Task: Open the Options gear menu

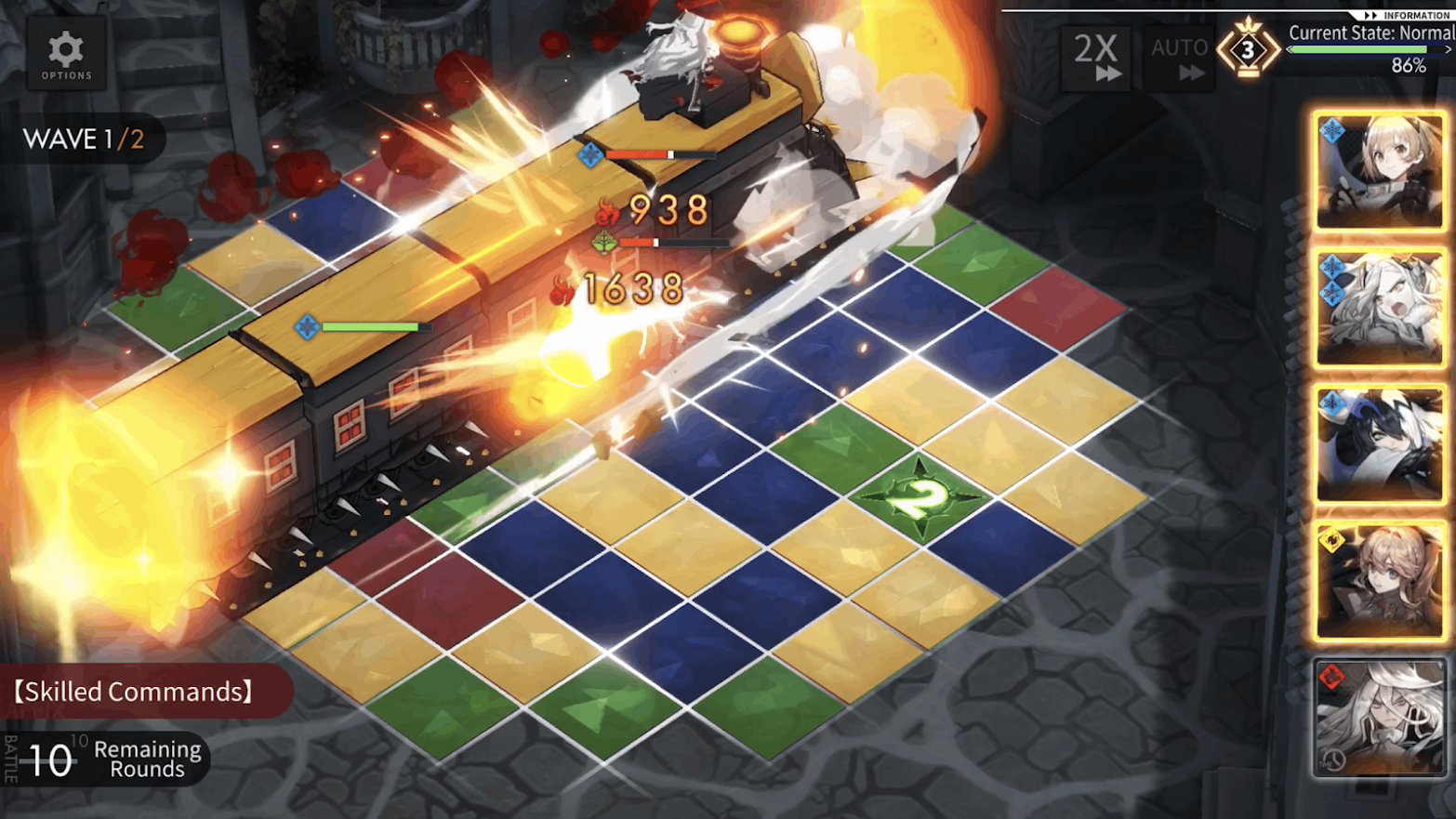Action: click(x=65, y=55)
